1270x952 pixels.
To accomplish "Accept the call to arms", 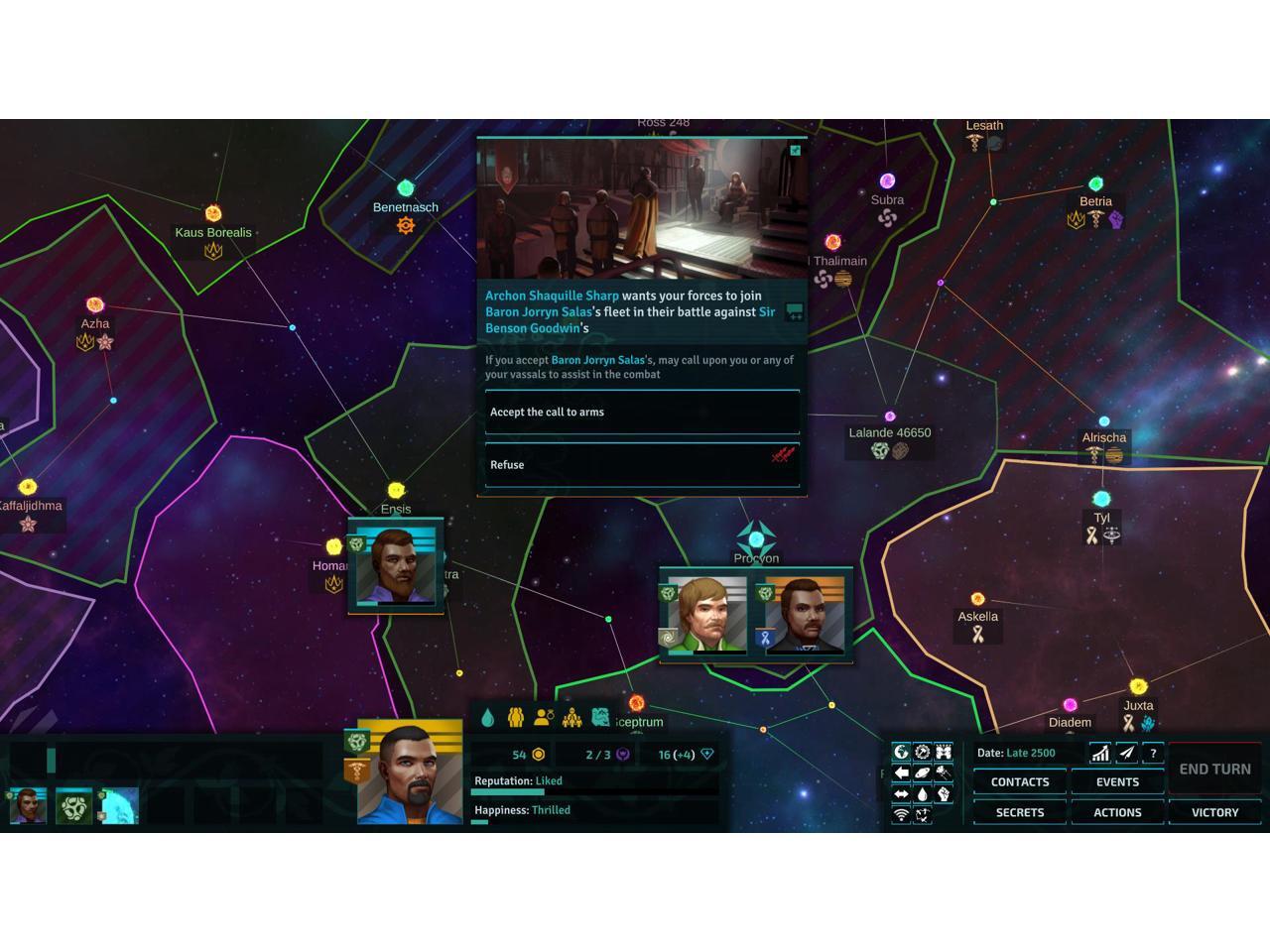I will 642,413.
